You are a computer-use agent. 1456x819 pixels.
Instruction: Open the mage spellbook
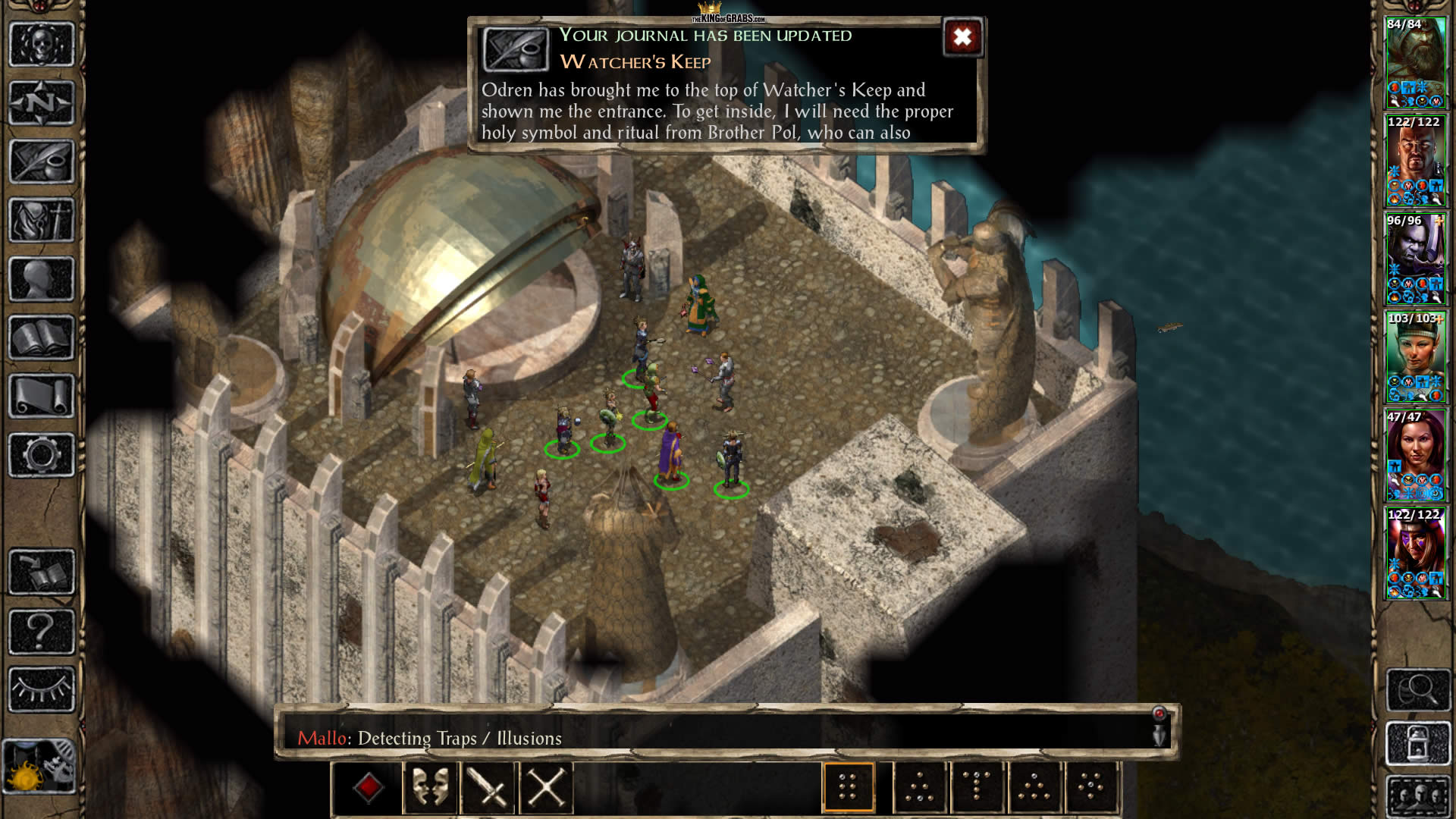pos(42,337)
